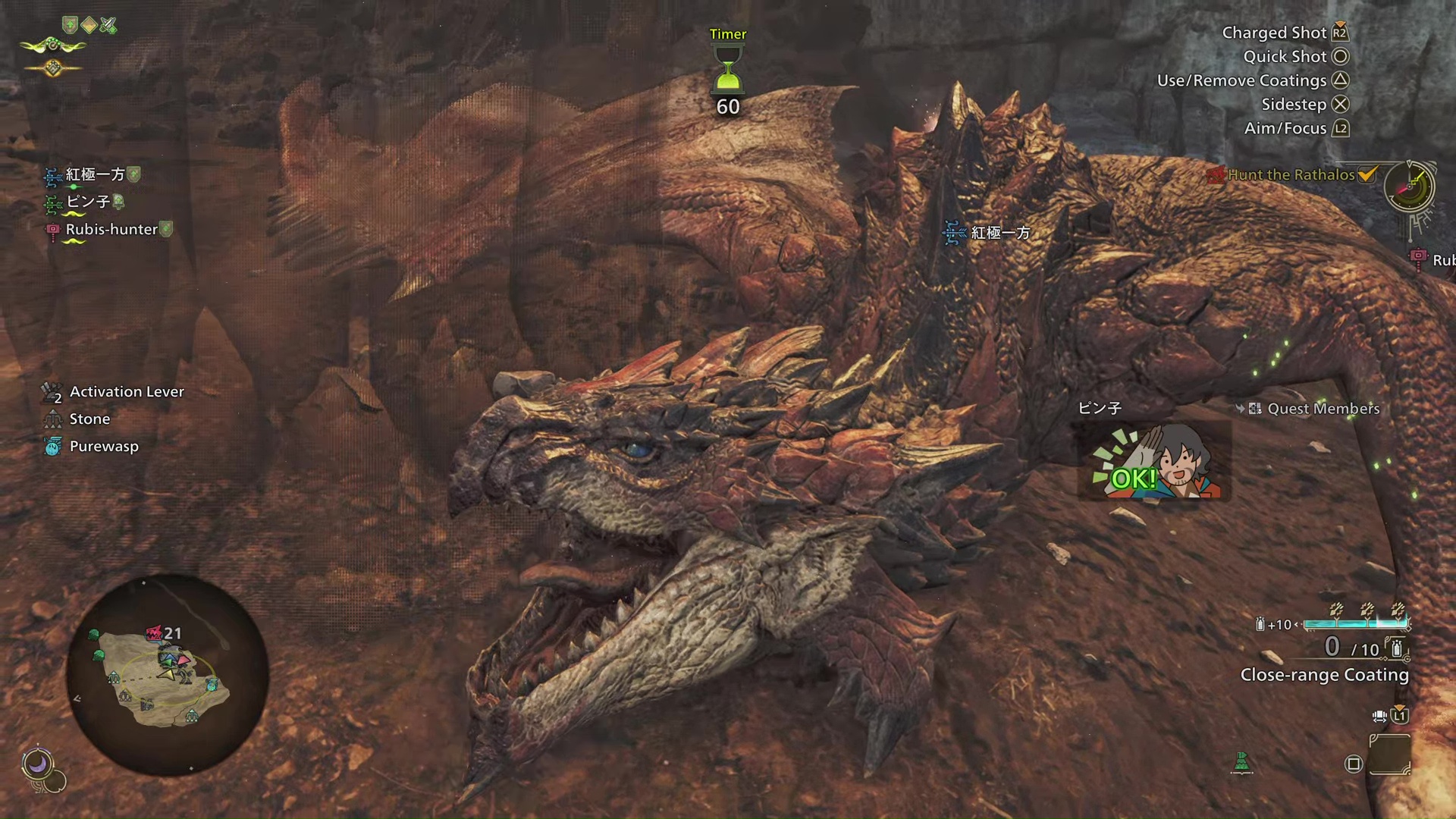This screenshot has width=1456, height=819.
Task: Click the quest clock dial icon
Action: [x=1409, y=187]
